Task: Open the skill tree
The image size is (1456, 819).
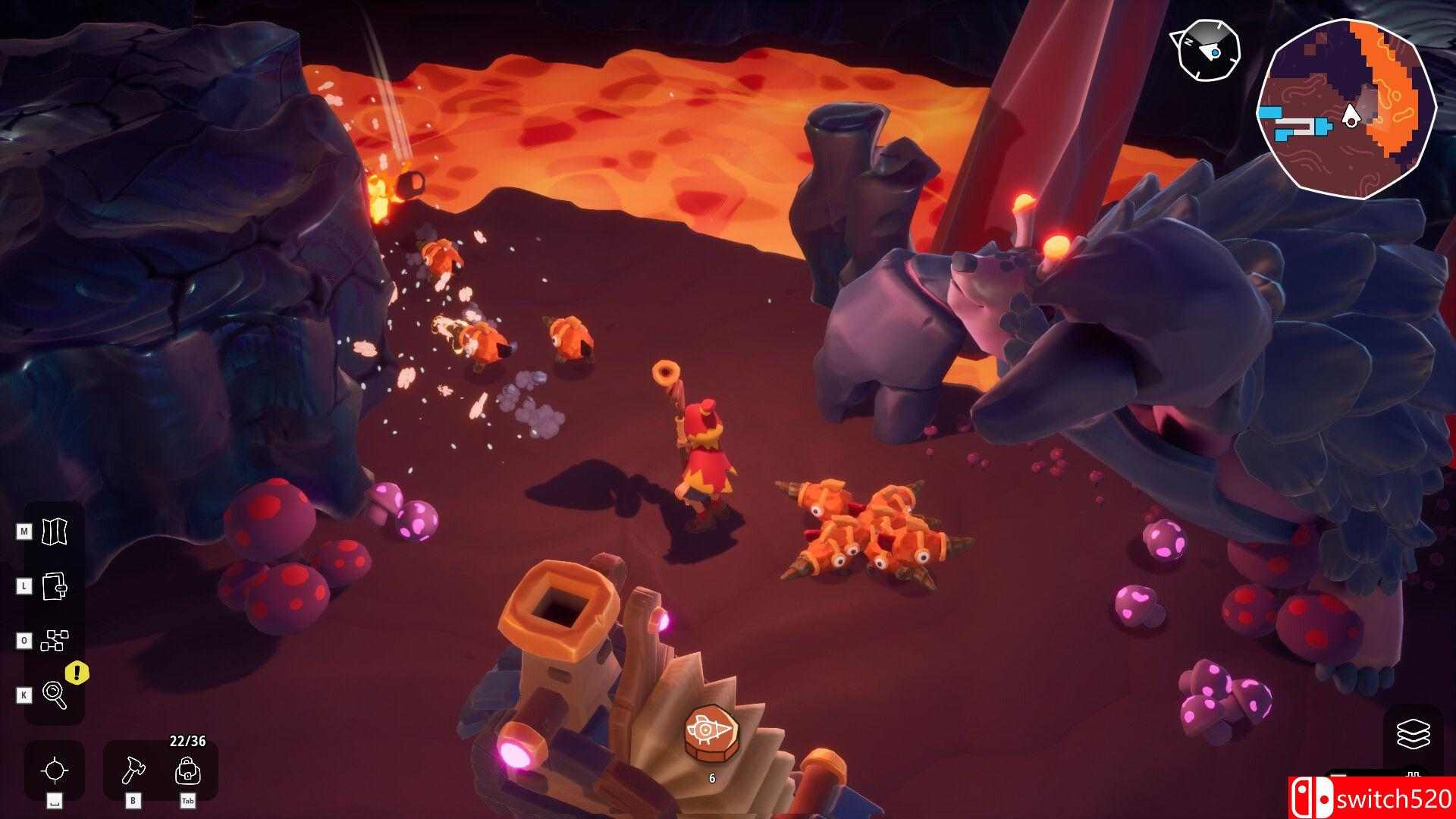Action: point(55,639)
